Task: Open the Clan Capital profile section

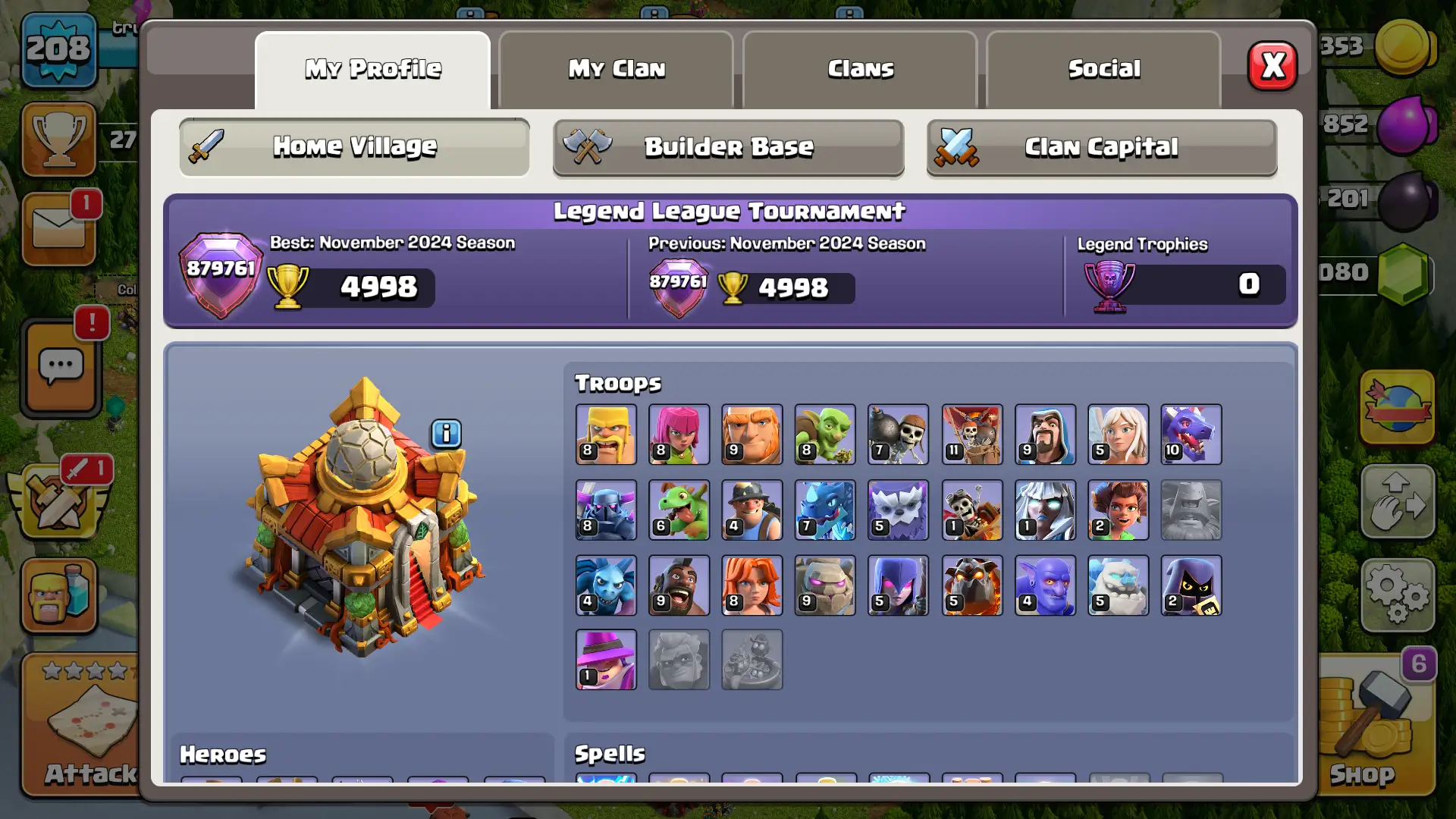Action: coord(1102,147)
